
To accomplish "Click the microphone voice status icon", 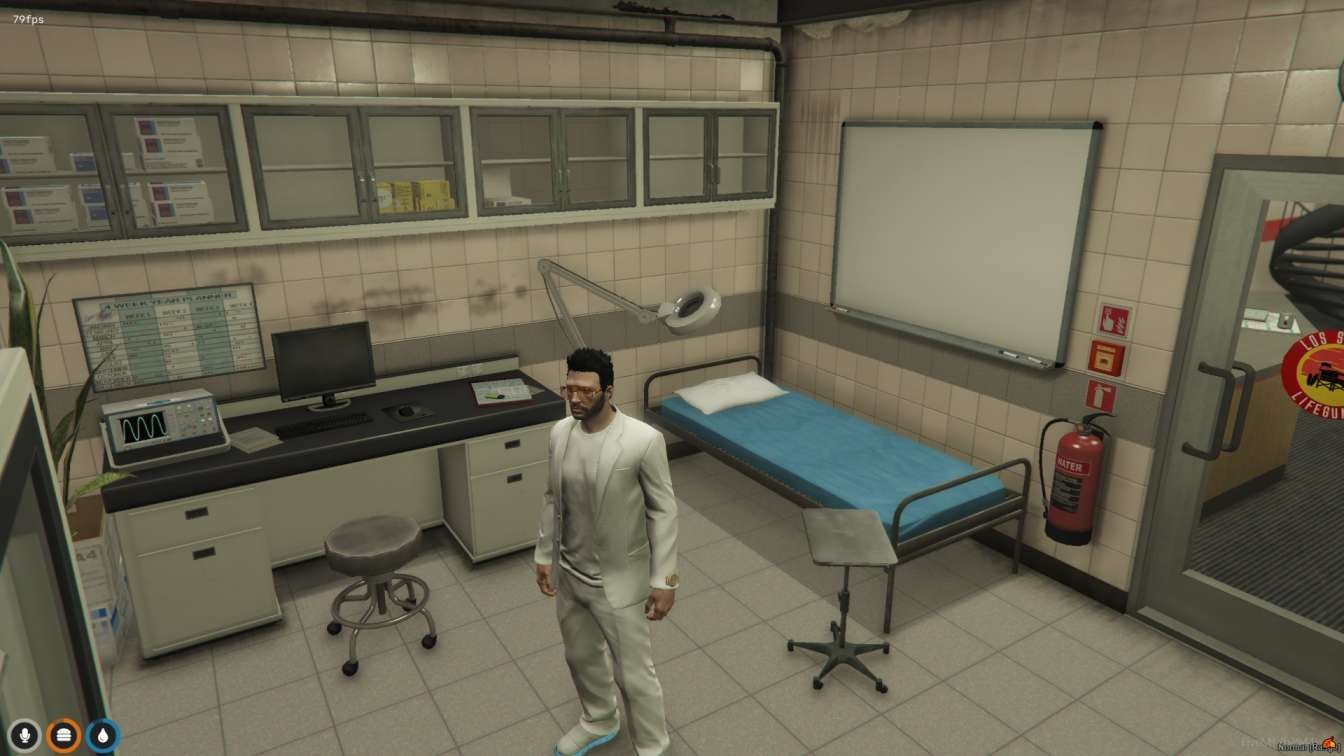I will click(25, 736).
